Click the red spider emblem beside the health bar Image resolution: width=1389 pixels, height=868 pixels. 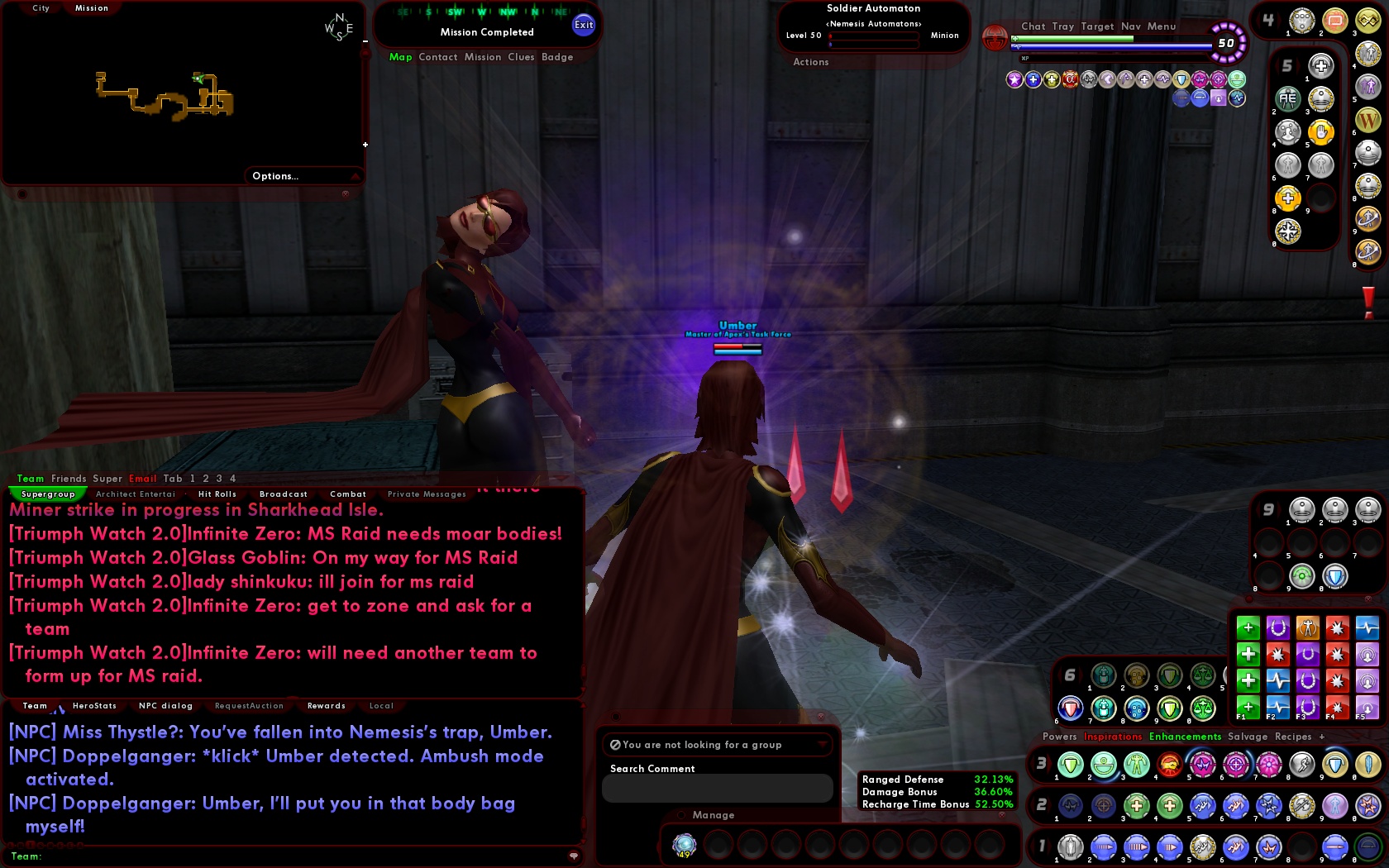(x=995, y=38)
